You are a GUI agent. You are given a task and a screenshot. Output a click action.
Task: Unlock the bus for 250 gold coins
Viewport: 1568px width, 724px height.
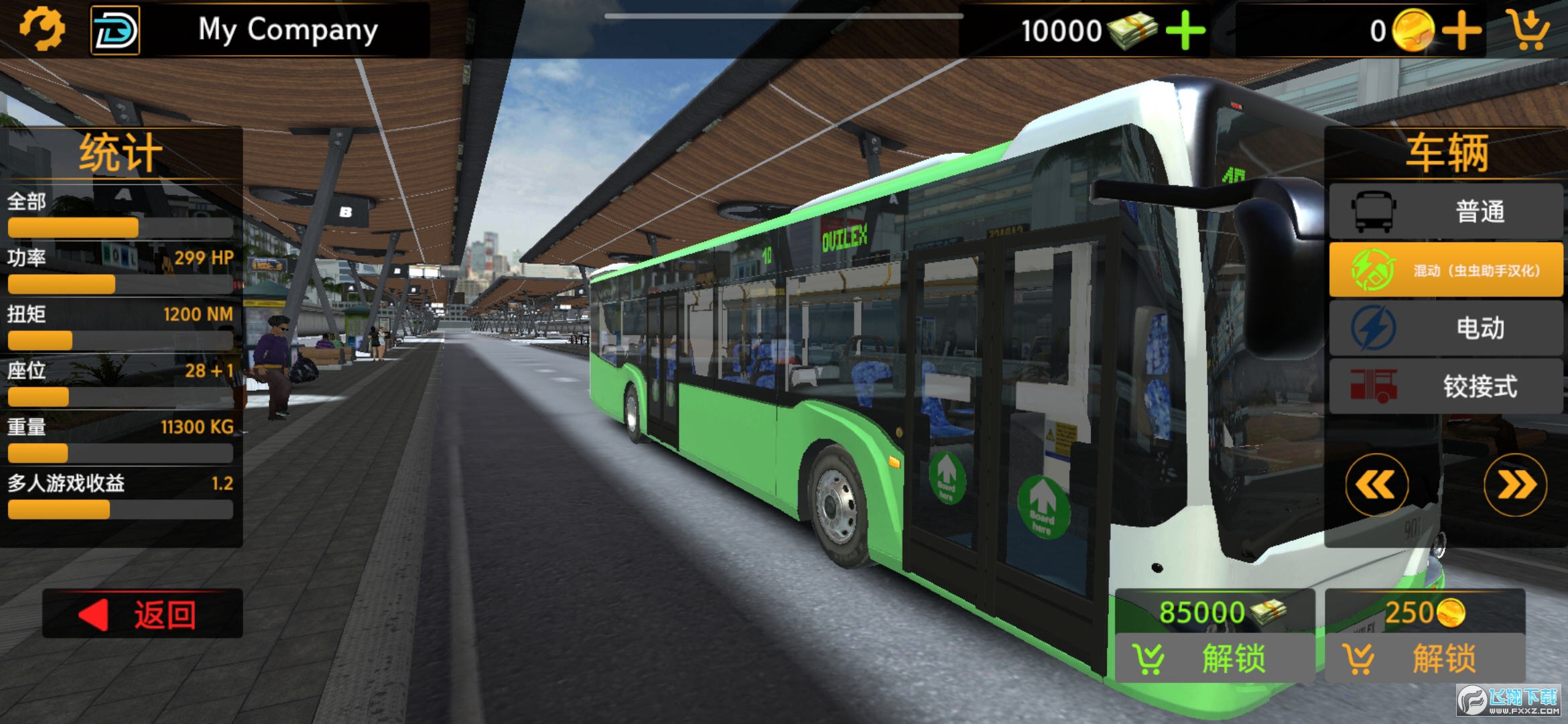(x=1425, y=658)
